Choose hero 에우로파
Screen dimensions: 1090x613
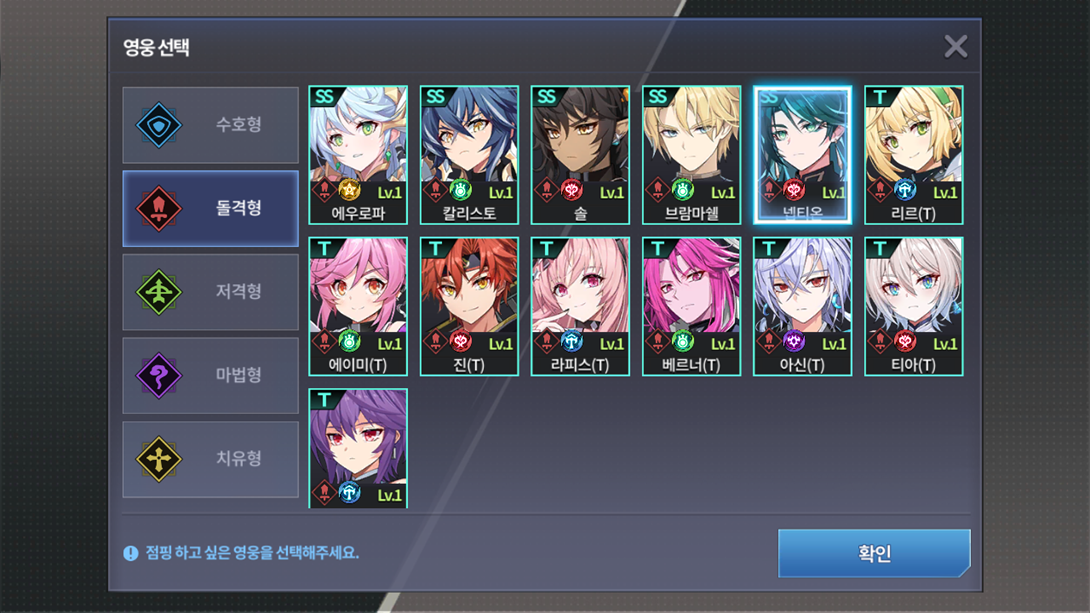point(358,154)
